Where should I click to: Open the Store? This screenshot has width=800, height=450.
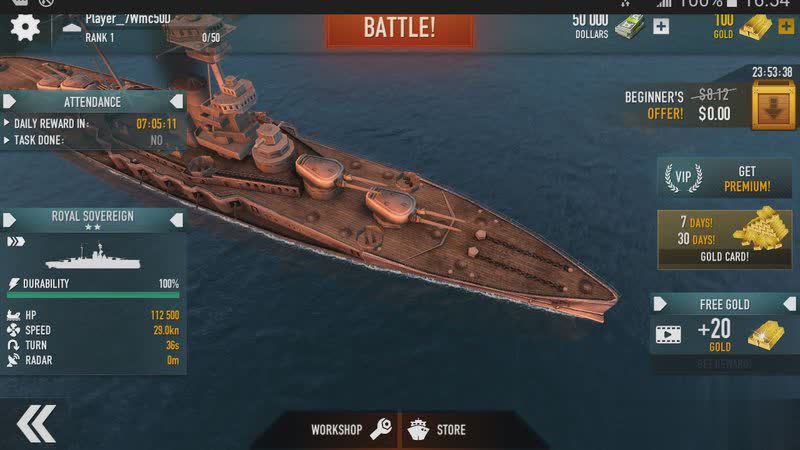click(438, 430)
